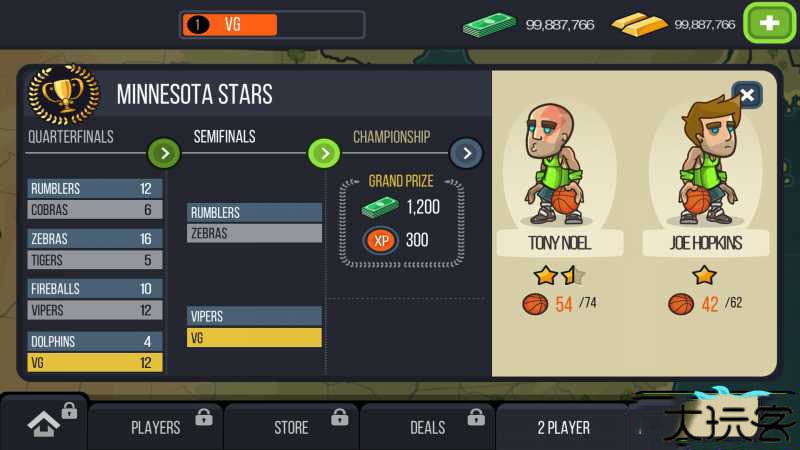Select the Rumblers vs Zebras semifinal matchup
Image resolution: width=800 pixels, height=450 pixels.
254,223
